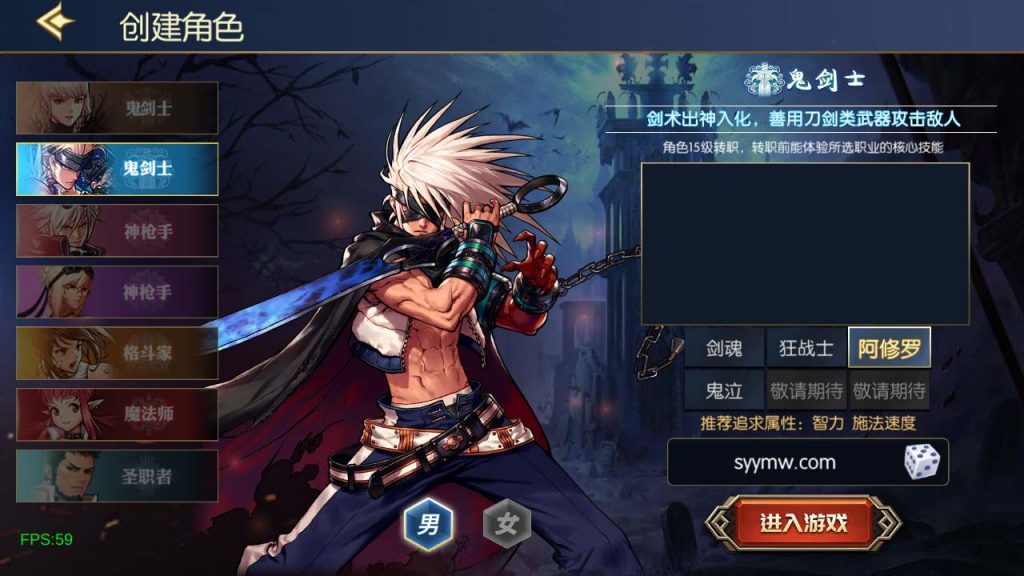Click 进入游戏 to enter the game
This screenshot has width=1024, height=576.
(803, 522)
